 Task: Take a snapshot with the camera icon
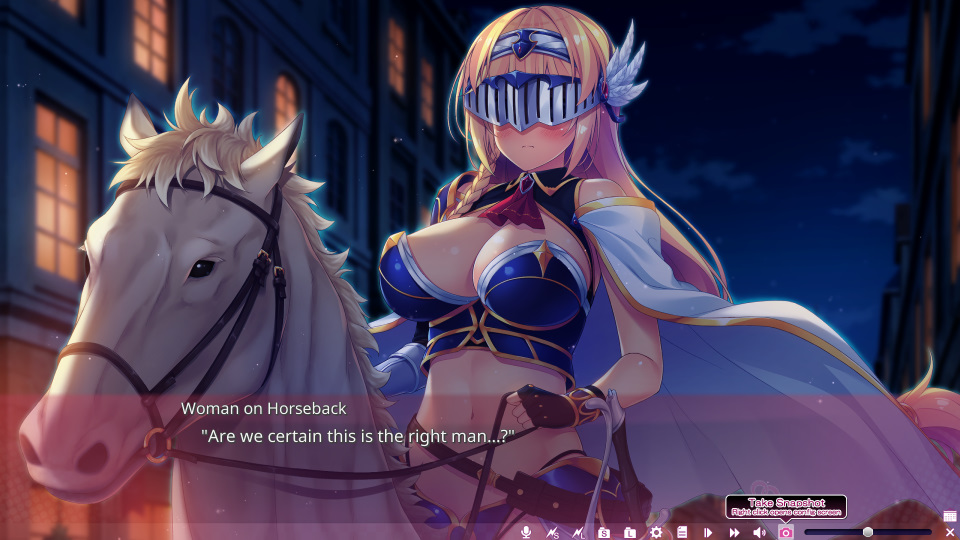point(786,532)
